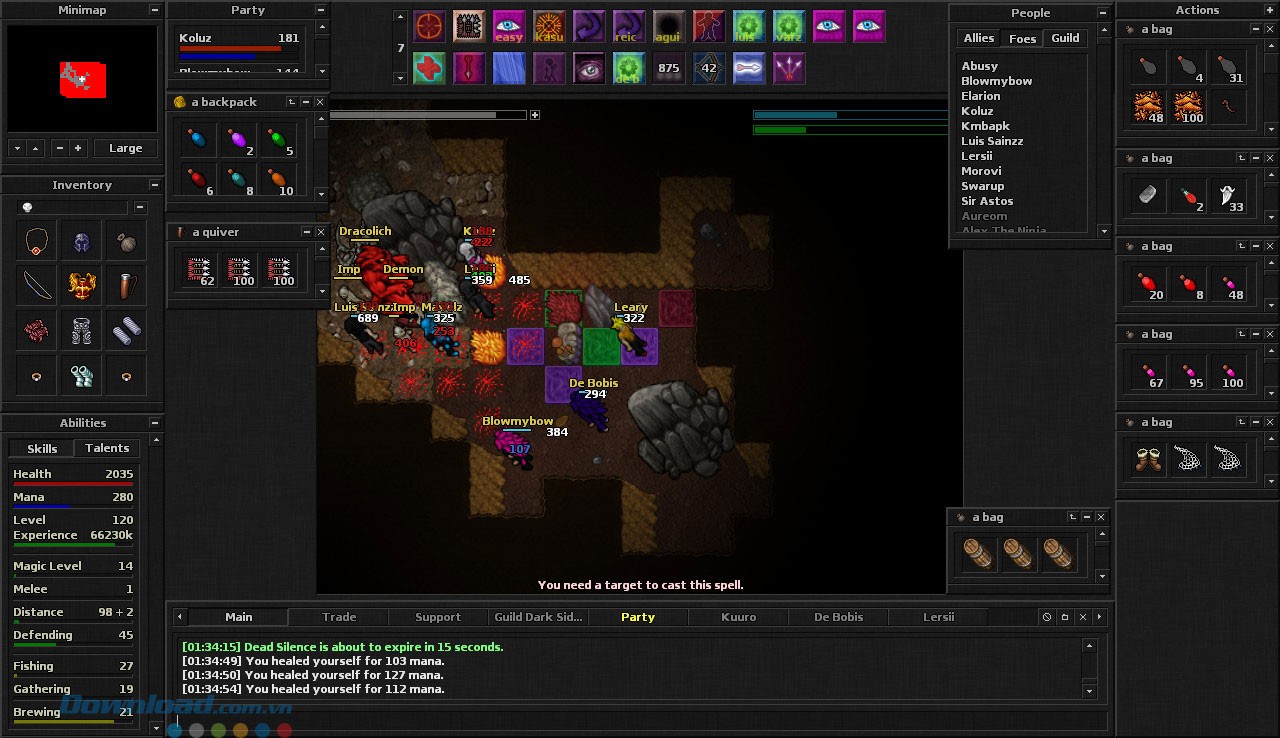Use the triple arrow shot ability
Screen dimensions: 1280x738
coord(789,68)
